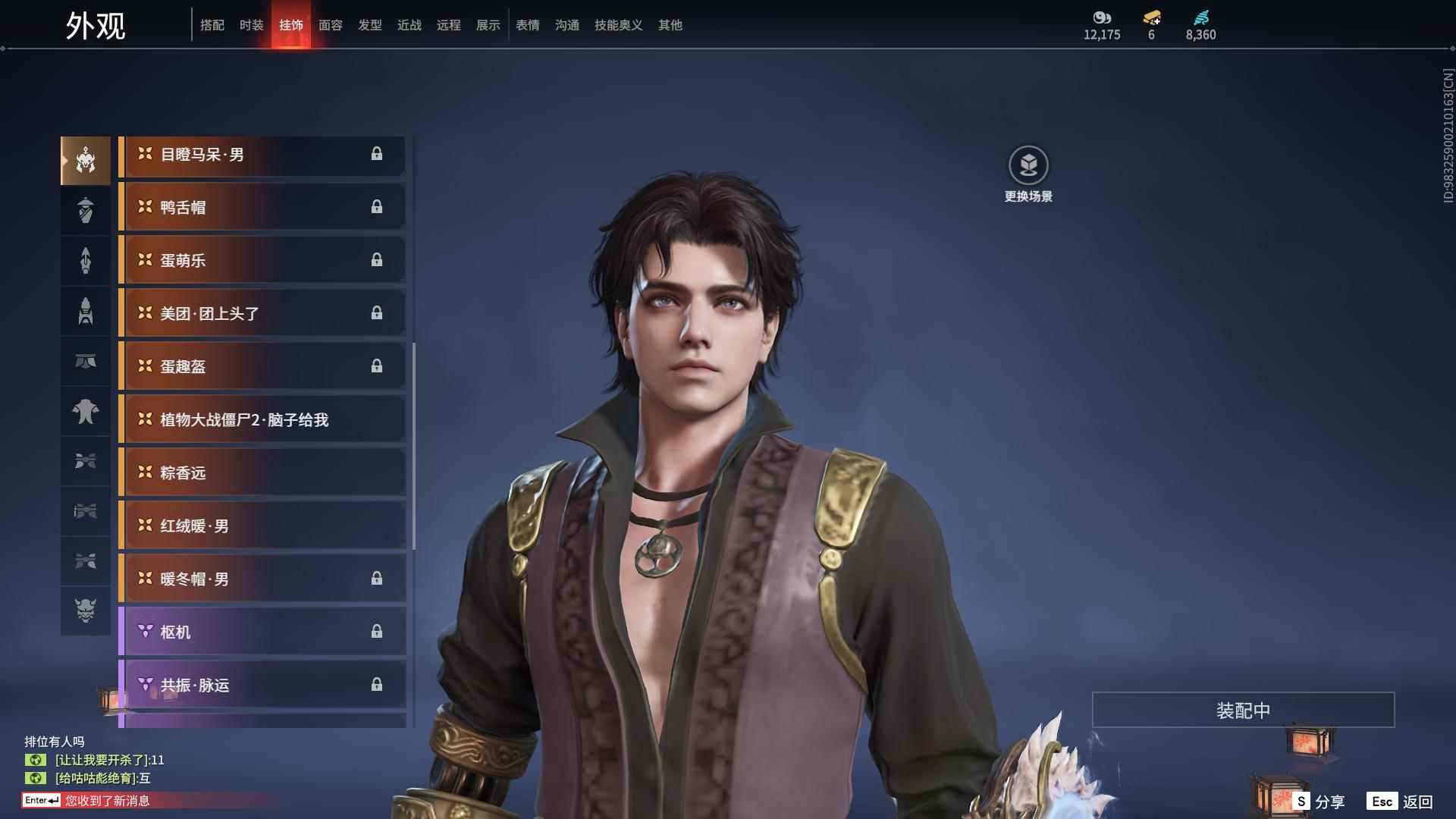Click the 分享 share button
The width and height of the screenshot is (1456, 819).
(1319, 802)
